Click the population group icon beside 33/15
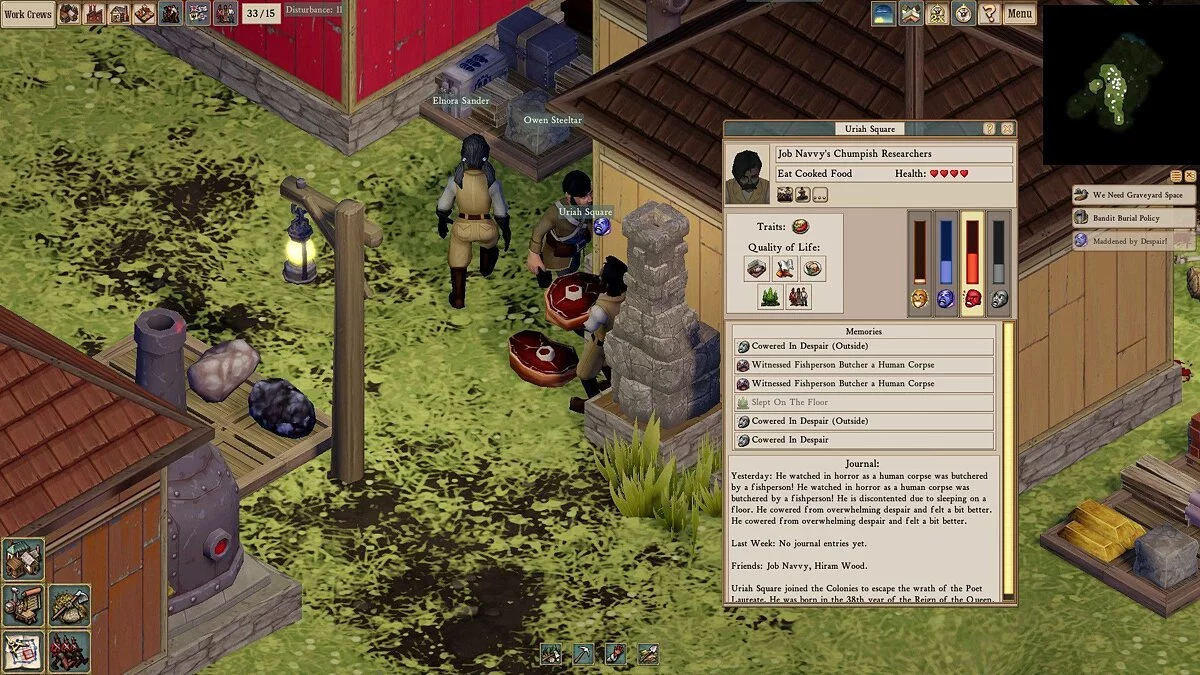The width and height of the screenshot is (1200, 675). 225,14
